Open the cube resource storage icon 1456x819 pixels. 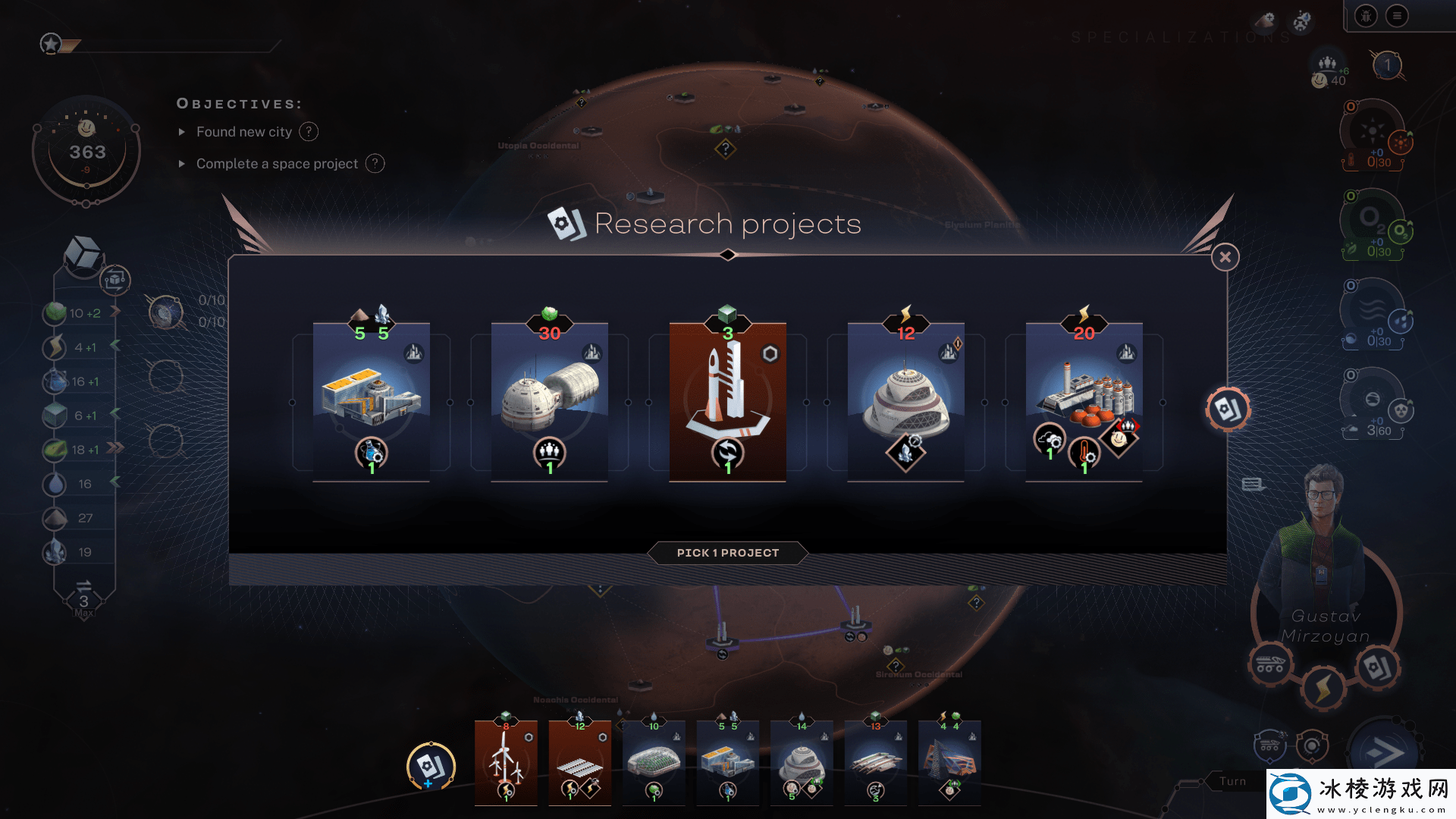[x=83, y=253]
